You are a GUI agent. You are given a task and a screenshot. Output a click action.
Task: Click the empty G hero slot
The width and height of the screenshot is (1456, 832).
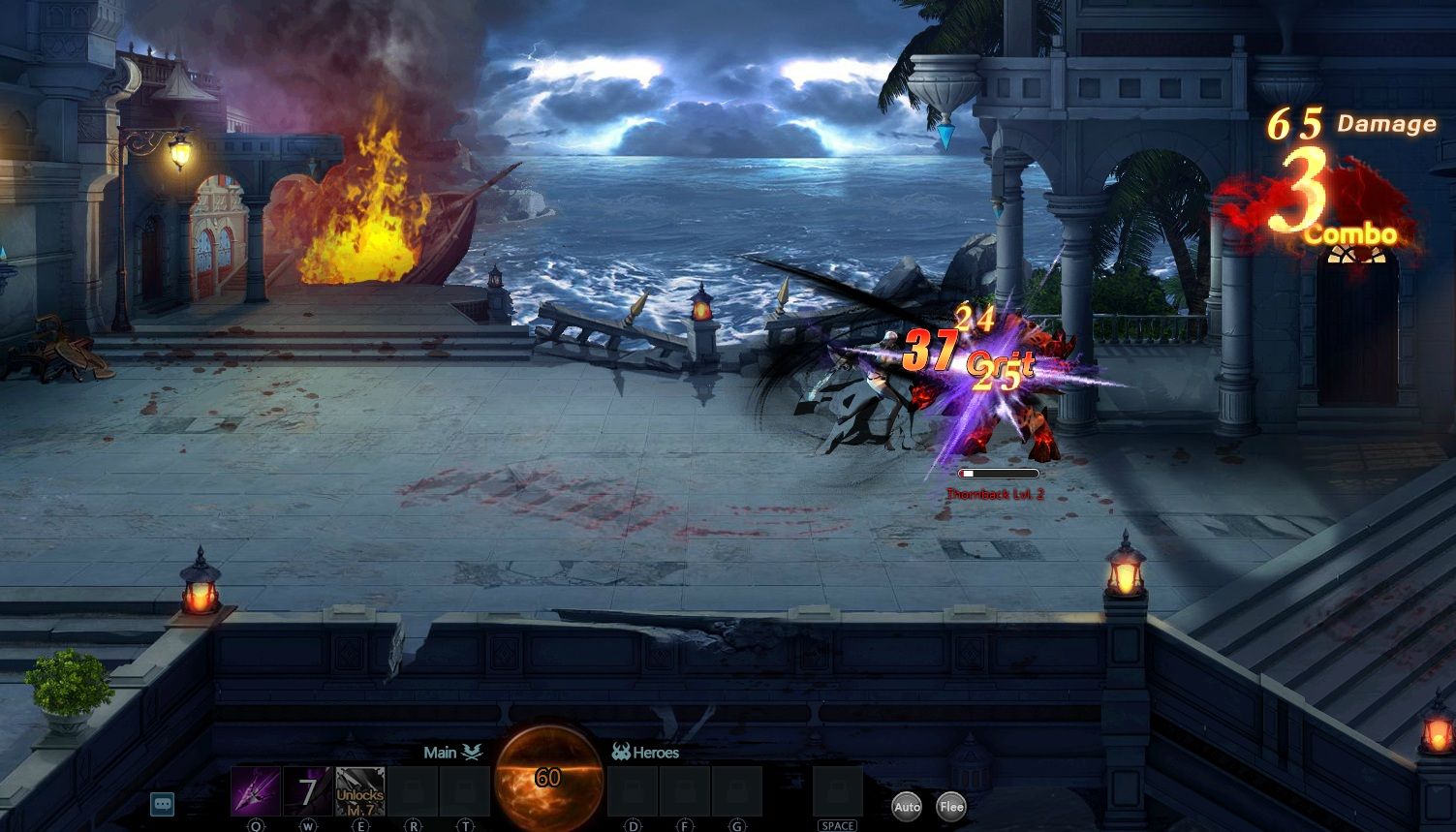click(737, 791)
